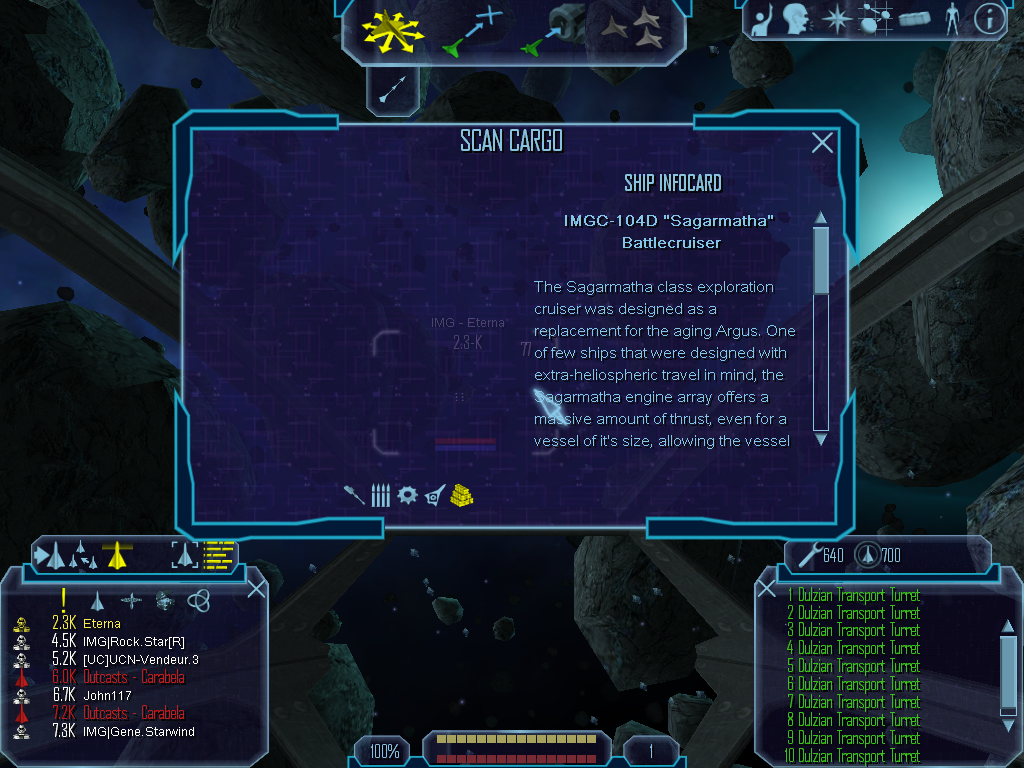
Task: Select the gold bars commodities filter
Action: click(x=461, y=494)
